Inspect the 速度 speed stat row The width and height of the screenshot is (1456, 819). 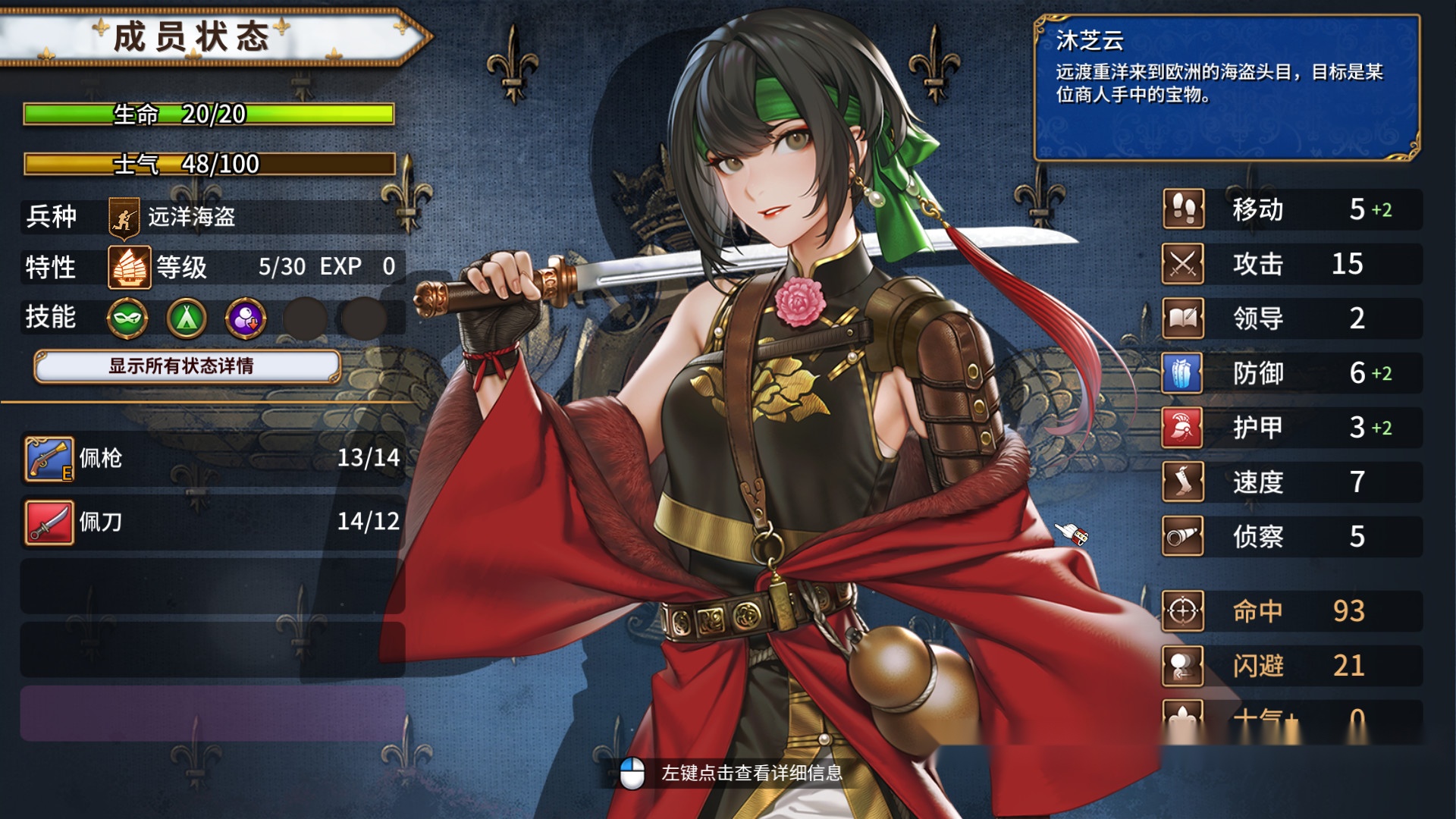pos(1291,482)
